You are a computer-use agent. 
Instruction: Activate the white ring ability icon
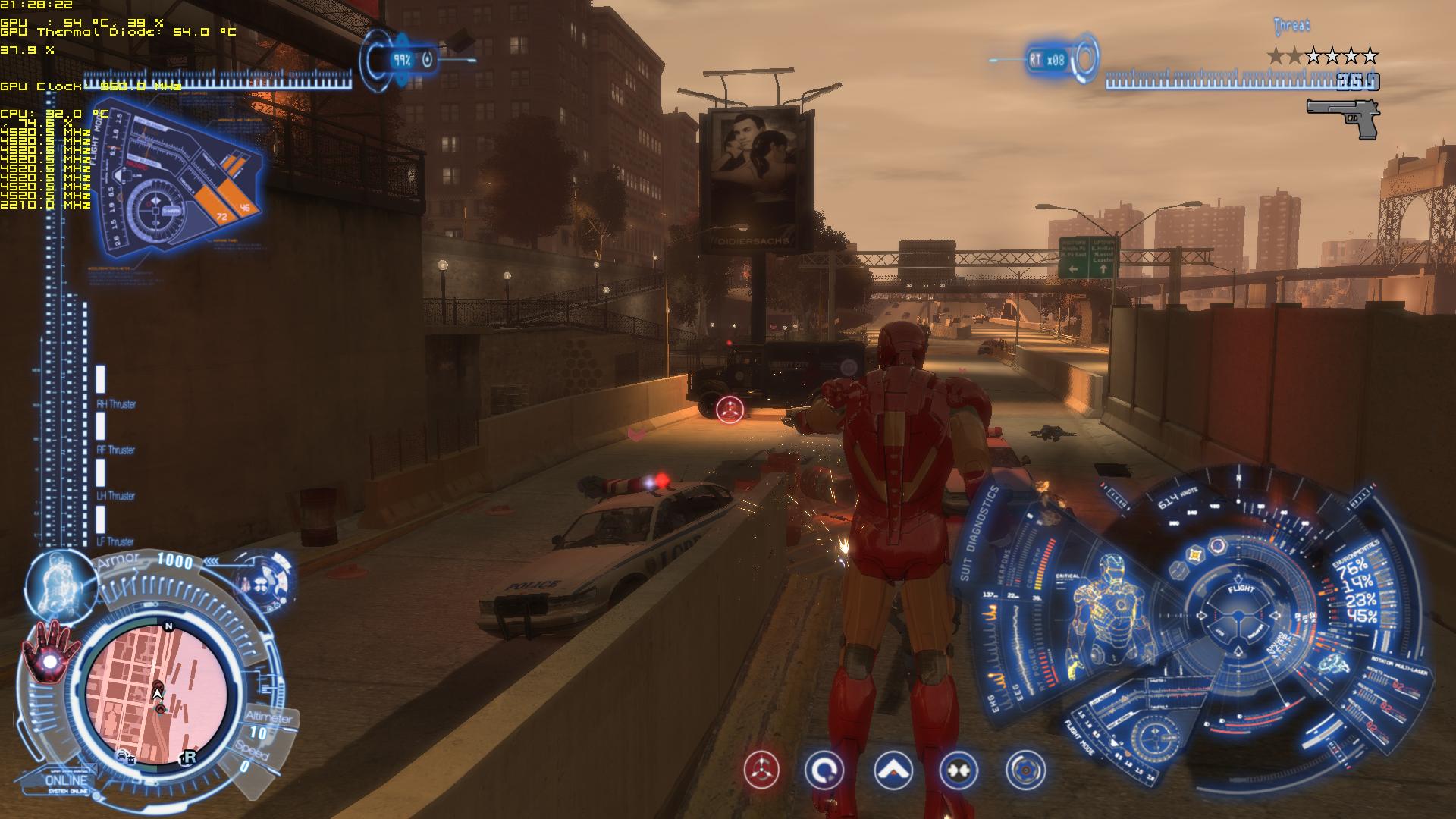point(824,770)
